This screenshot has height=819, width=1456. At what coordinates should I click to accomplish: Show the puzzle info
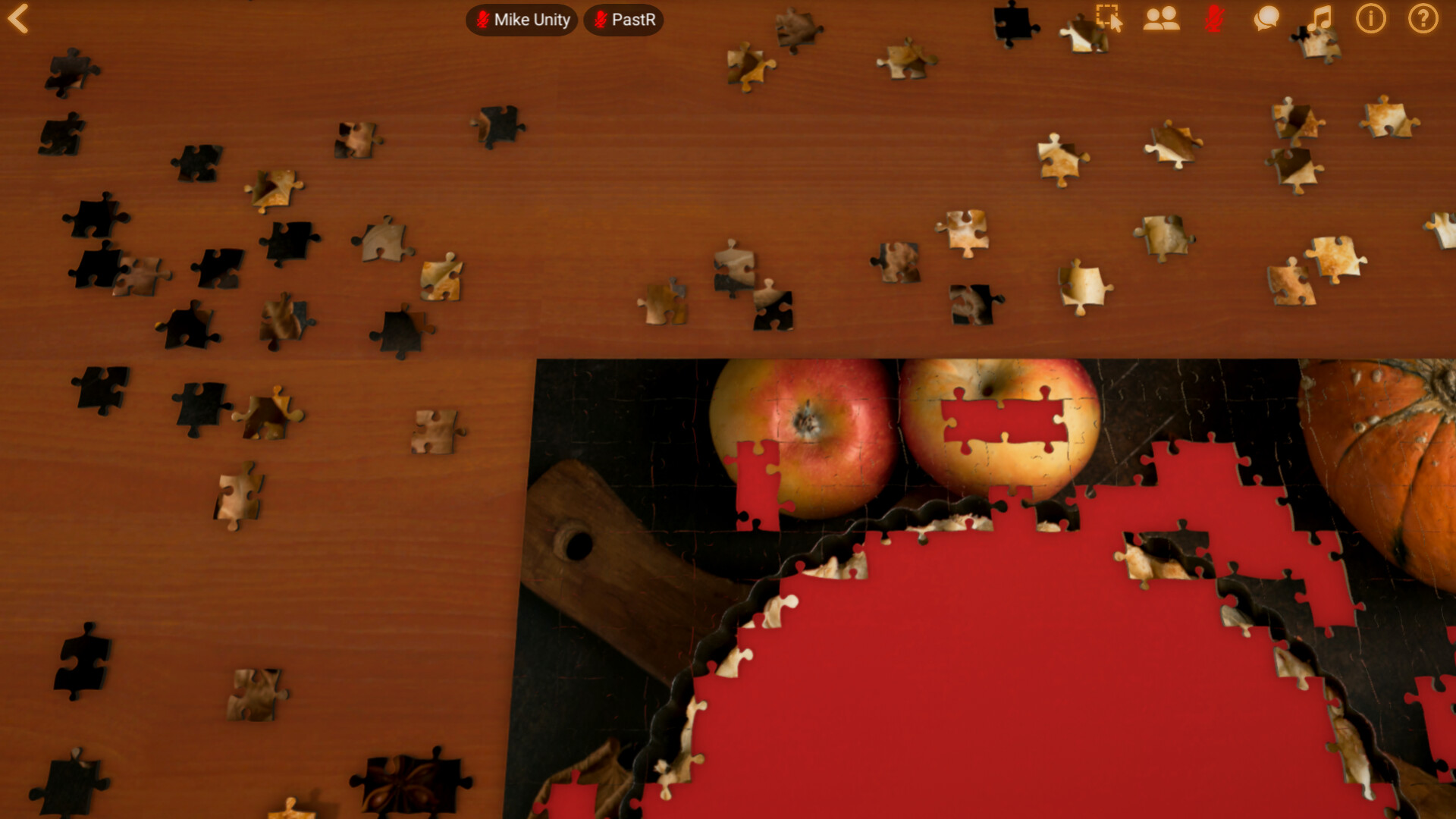[1370, 19]
